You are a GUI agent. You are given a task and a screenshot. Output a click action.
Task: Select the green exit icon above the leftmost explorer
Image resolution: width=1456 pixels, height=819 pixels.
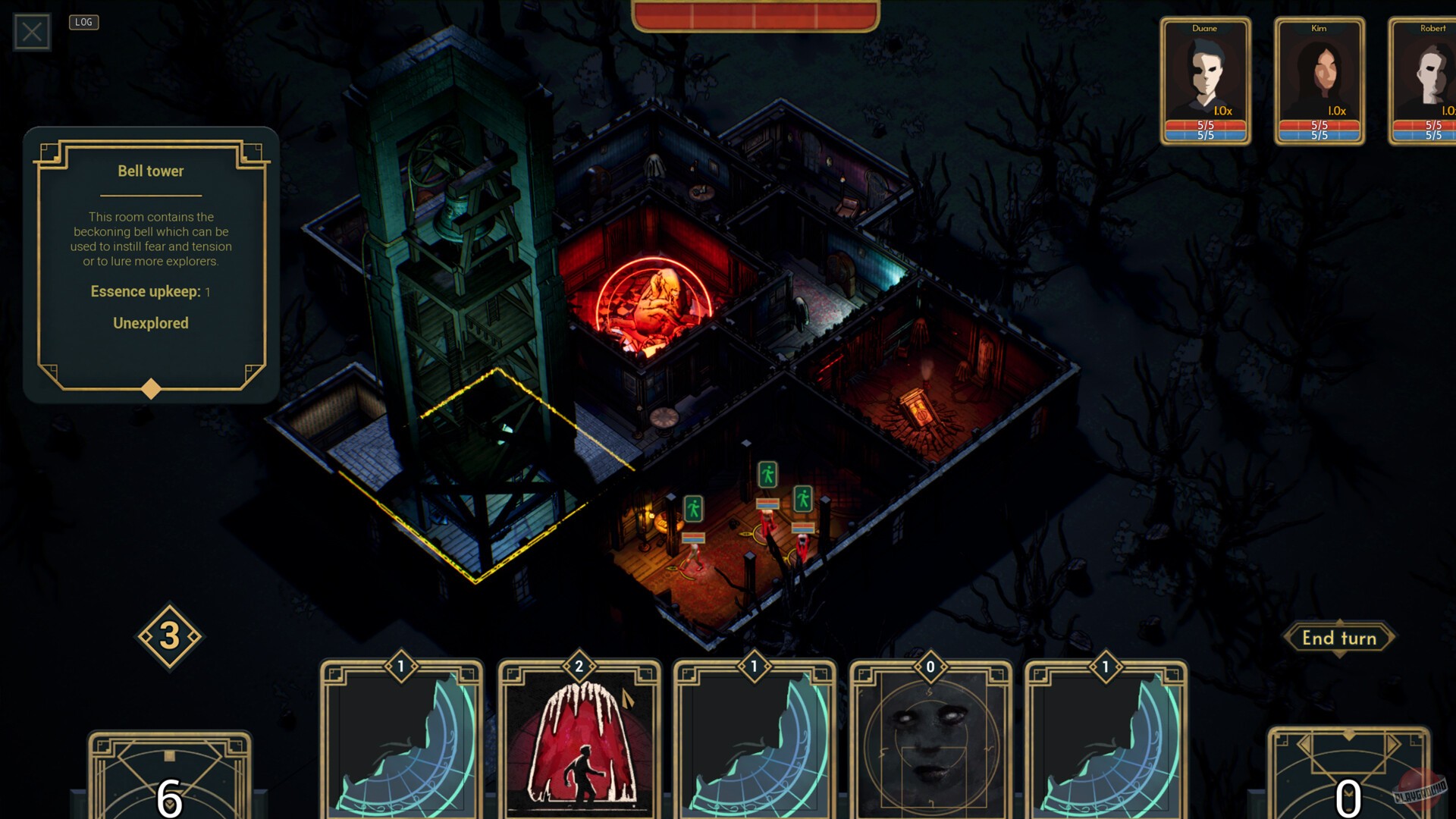click(x=694, y=510)
